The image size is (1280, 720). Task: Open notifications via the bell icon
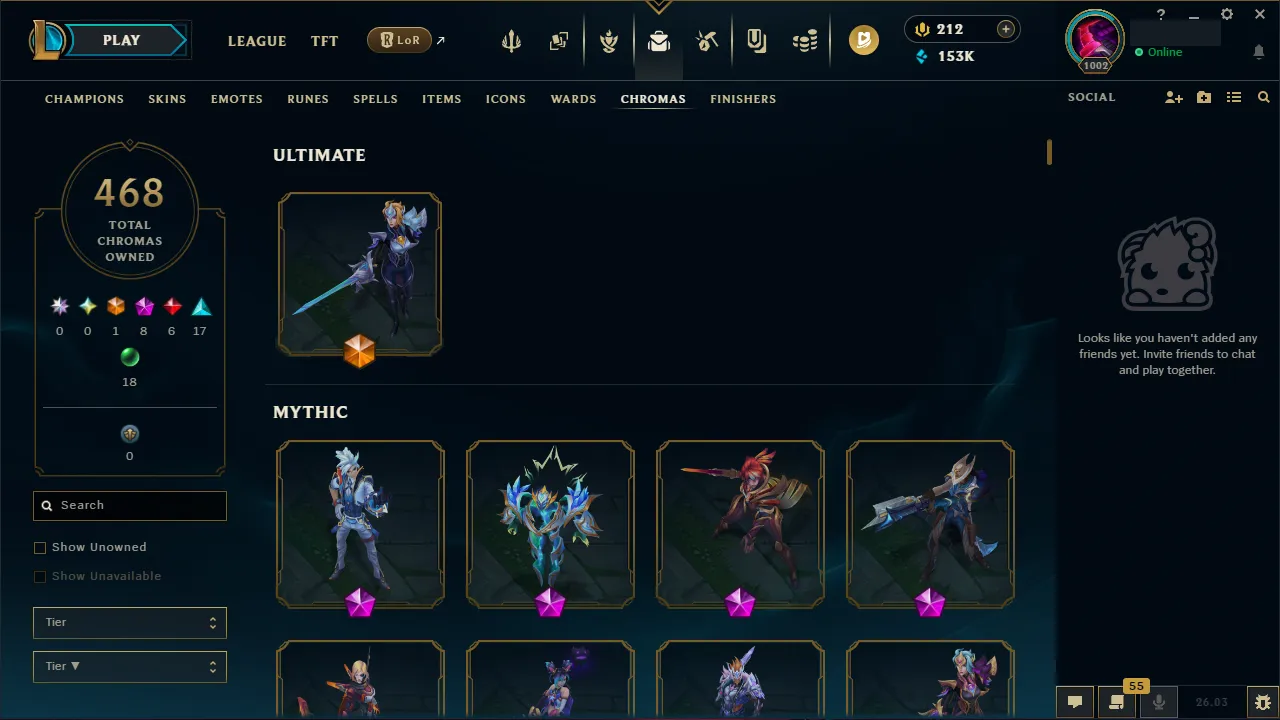[1259, 51]
